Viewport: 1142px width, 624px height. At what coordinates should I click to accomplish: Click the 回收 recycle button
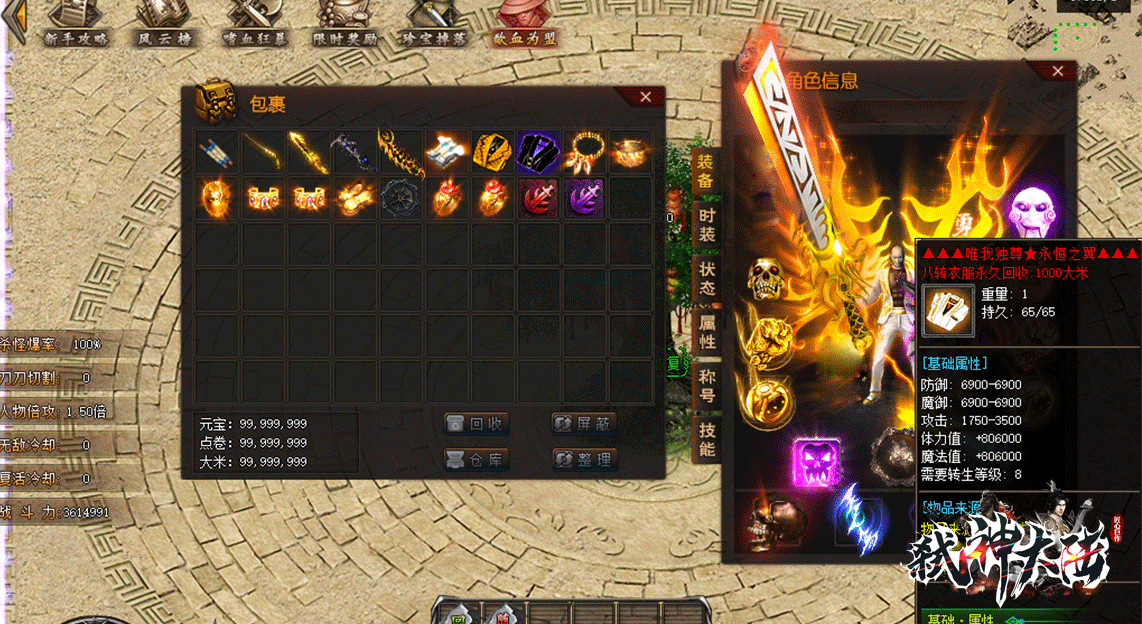coord(477,424)
